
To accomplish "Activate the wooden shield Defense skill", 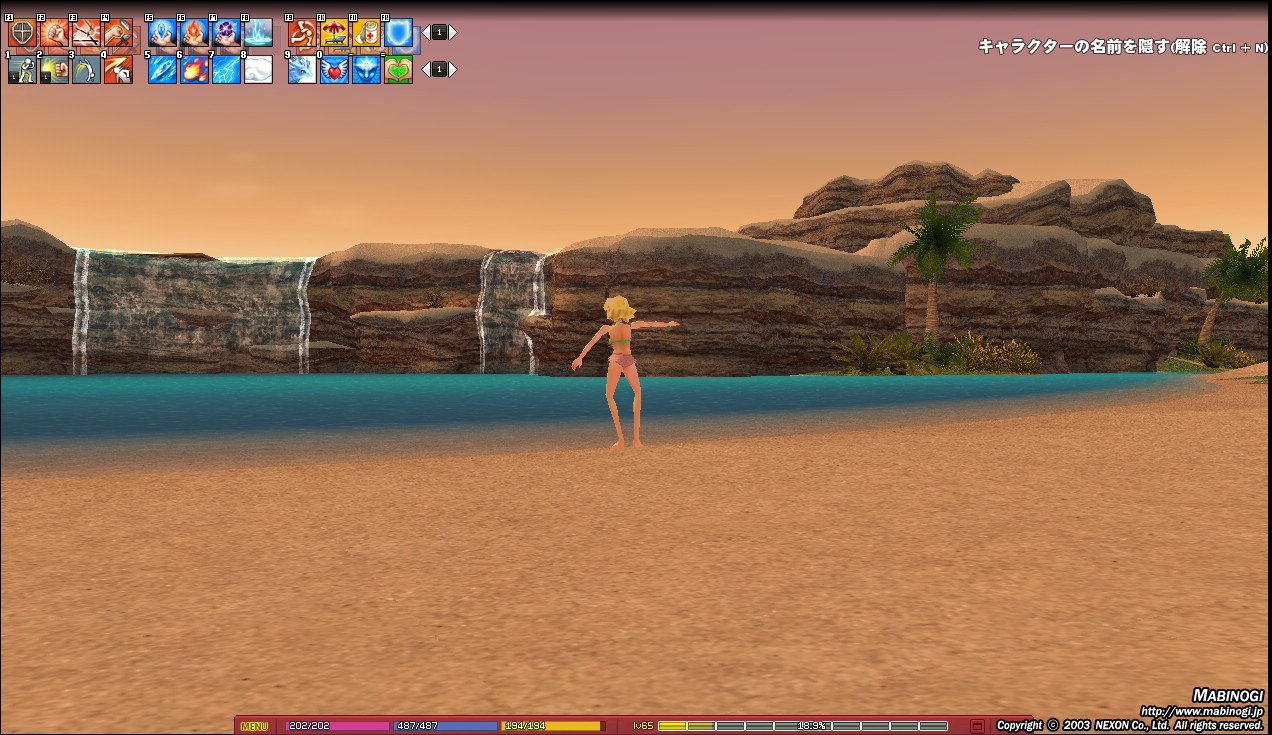I will (22, 33).
